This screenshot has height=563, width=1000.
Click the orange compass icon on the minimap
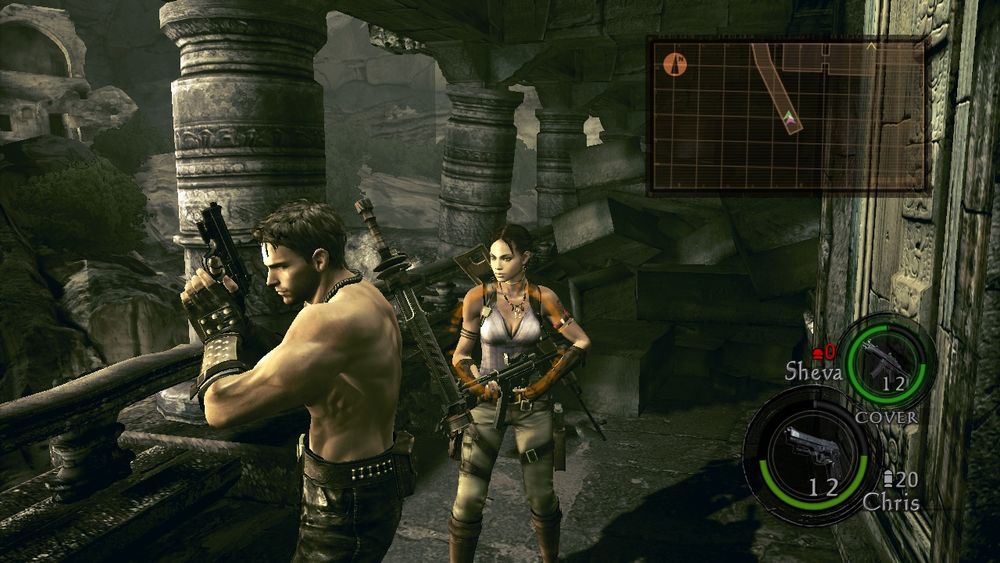(x=676, y=64)
